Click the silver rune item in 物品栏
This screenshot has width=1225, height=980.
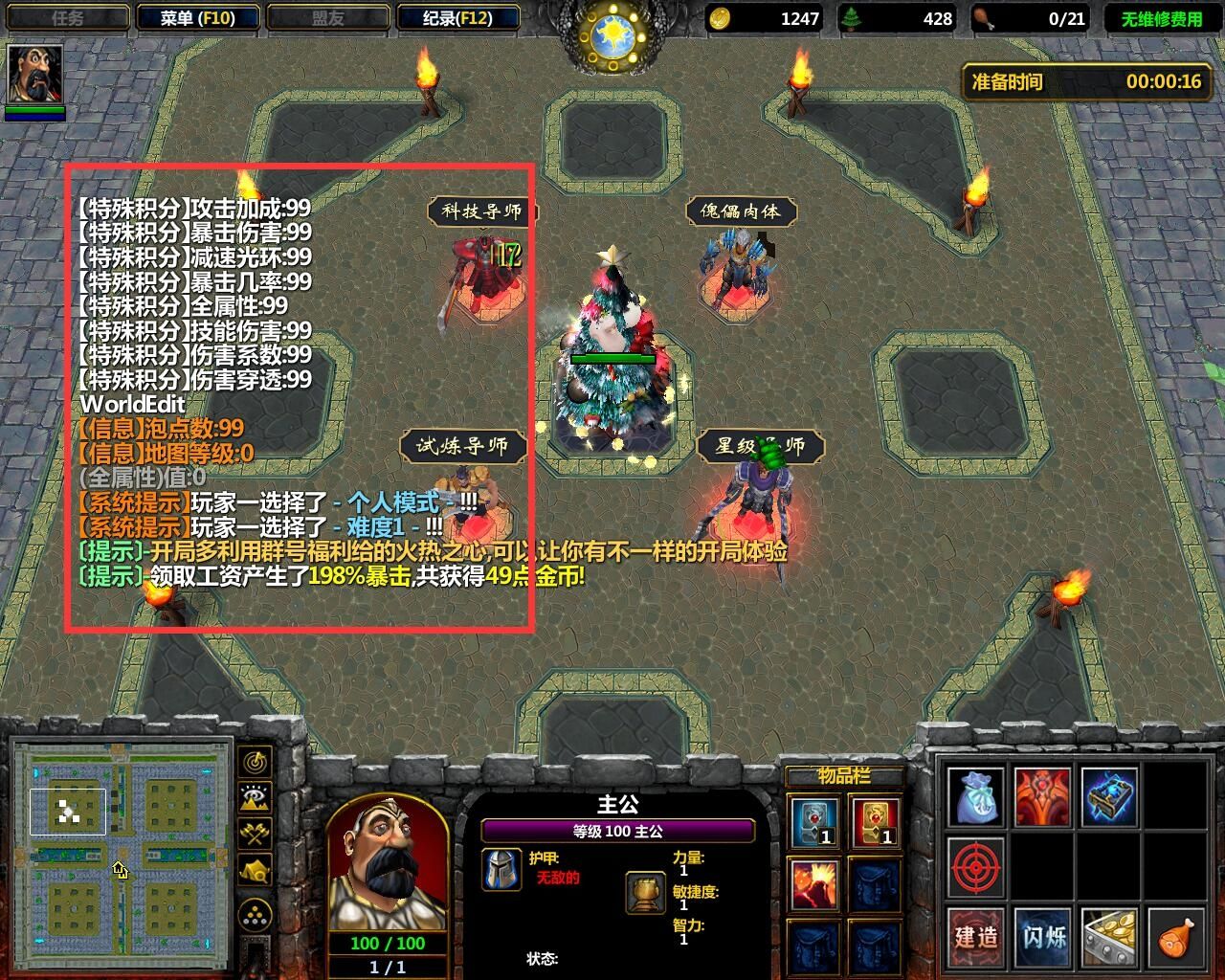pyautogui.click(x=814, y=821)
